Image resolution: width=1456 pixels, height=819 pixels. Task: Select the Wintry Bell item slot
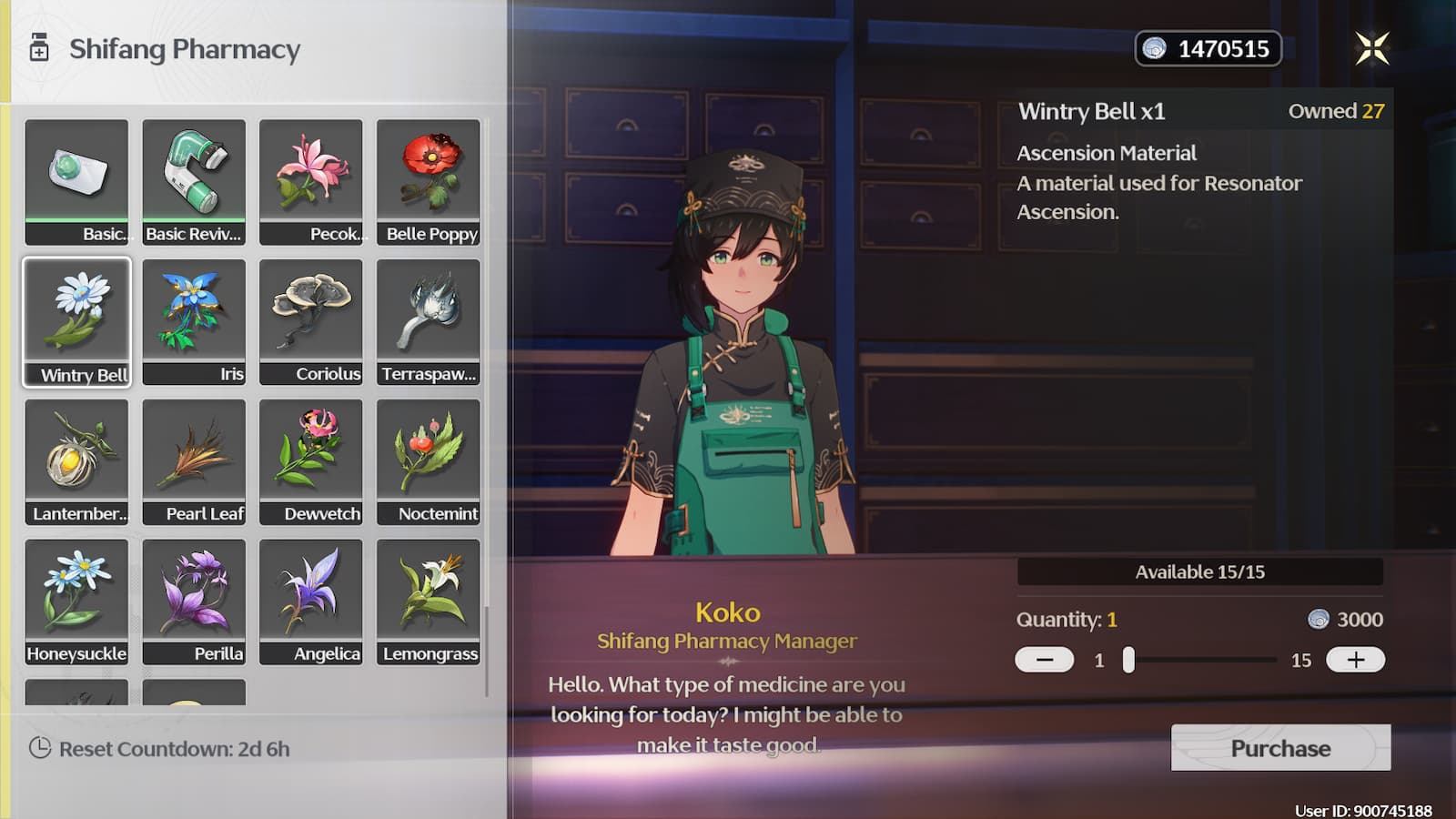[x=77, y=321]
